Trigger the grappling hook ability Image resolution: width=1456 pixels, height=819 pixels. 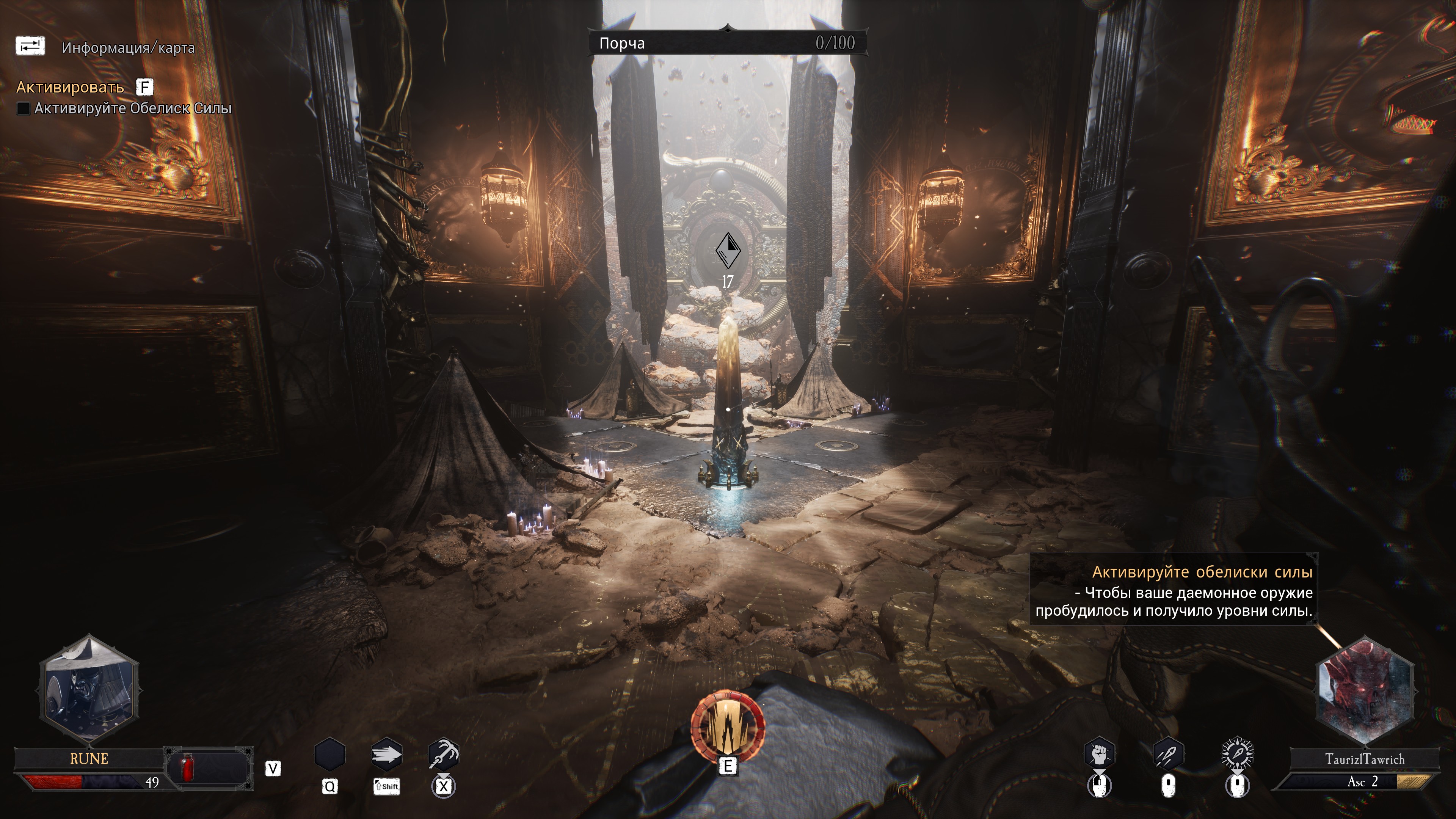coord(444,755)
